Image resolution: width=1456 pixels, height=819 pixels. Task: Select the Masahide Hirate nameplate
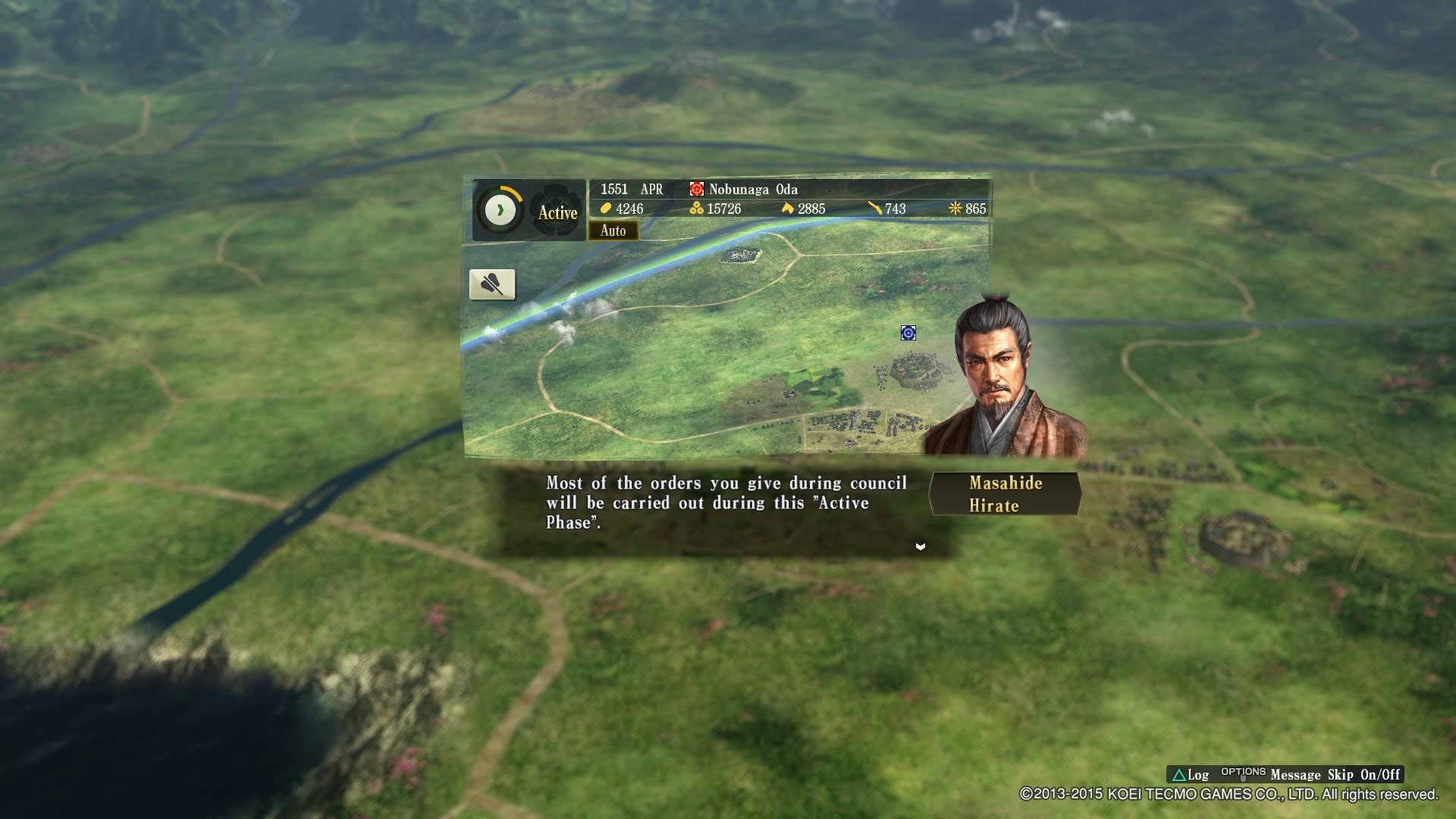1004,494
